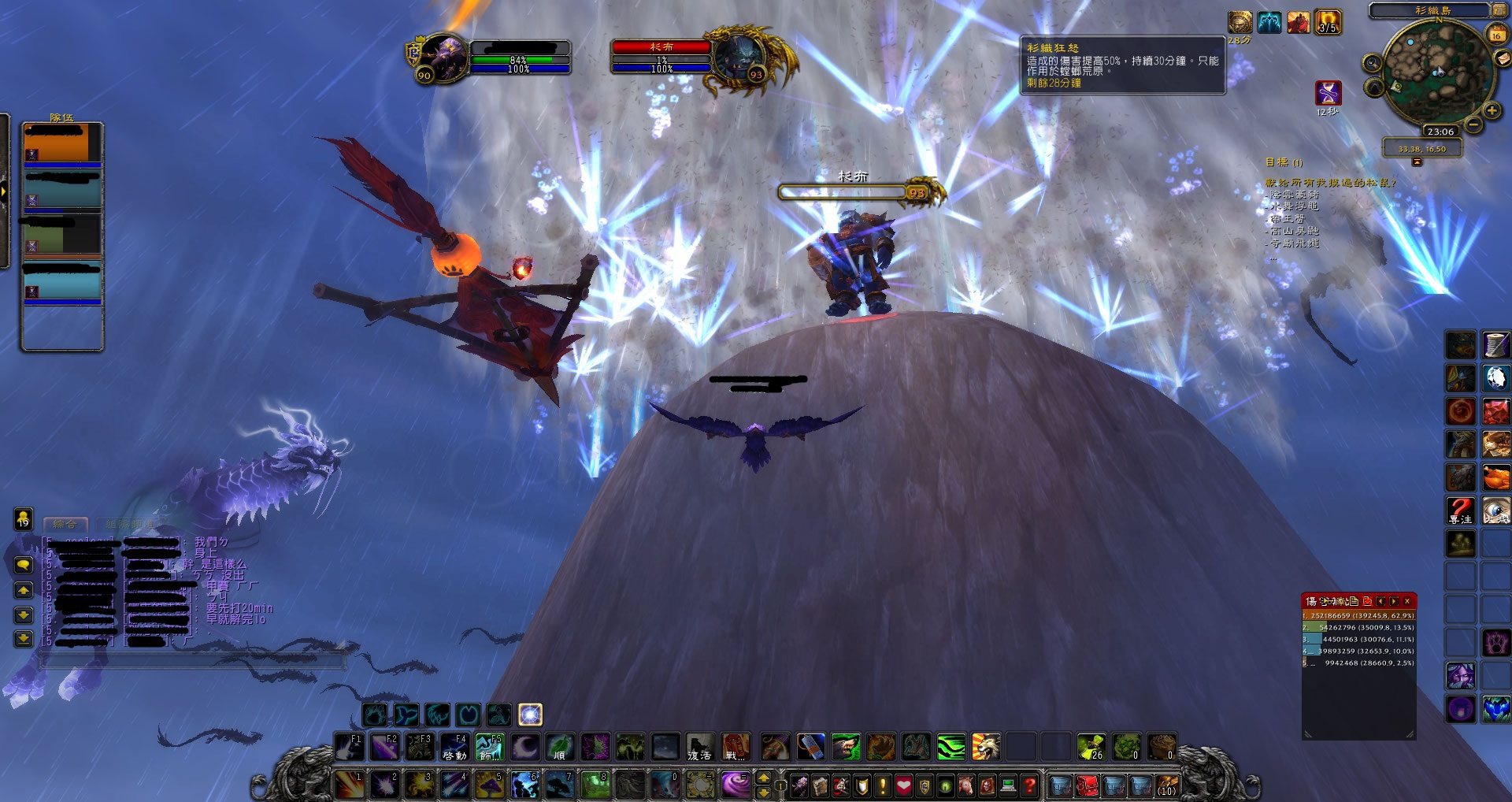Open the mail envelope icon by minimap
This screenshot has height=802, width=1512.
1503,59
